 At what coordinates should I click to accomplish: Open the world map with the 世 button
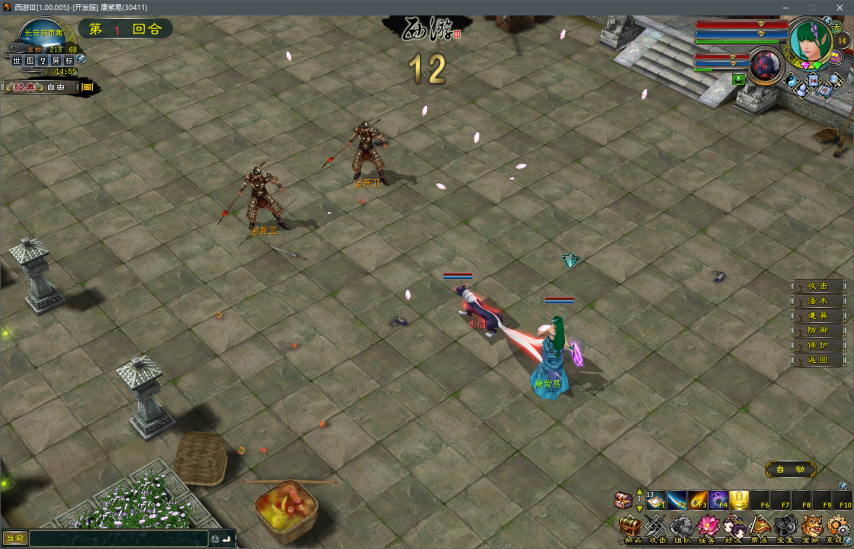coord(17,61)
